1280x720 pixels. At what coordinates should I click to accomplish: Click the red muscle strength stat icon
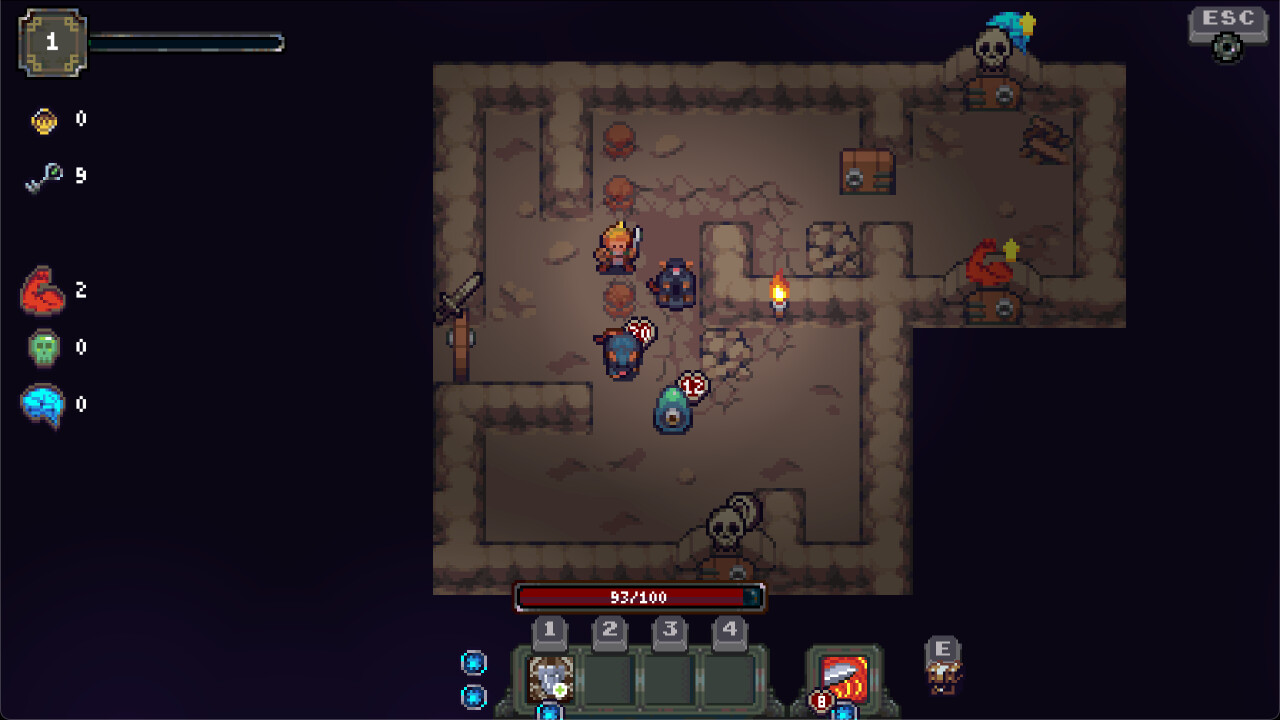coord(42,291)
